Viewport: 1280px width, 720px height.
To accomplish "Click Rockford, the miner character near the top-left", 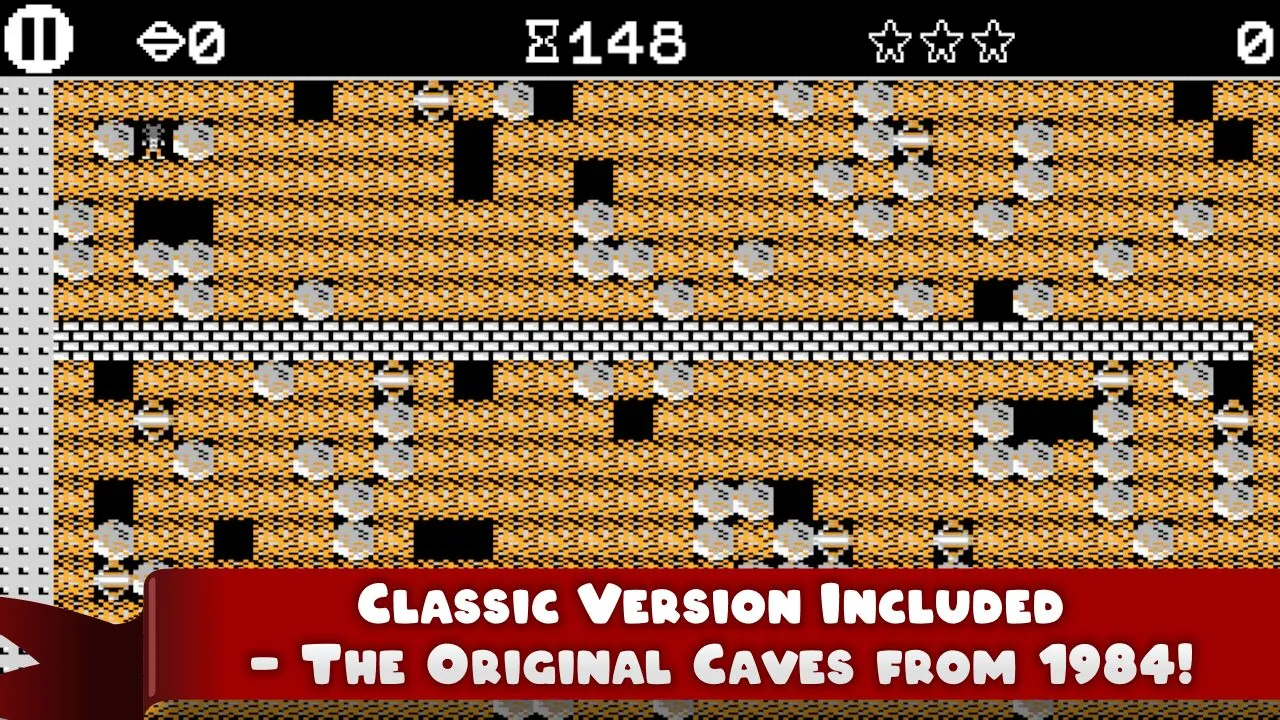I will tap(152, 141).
